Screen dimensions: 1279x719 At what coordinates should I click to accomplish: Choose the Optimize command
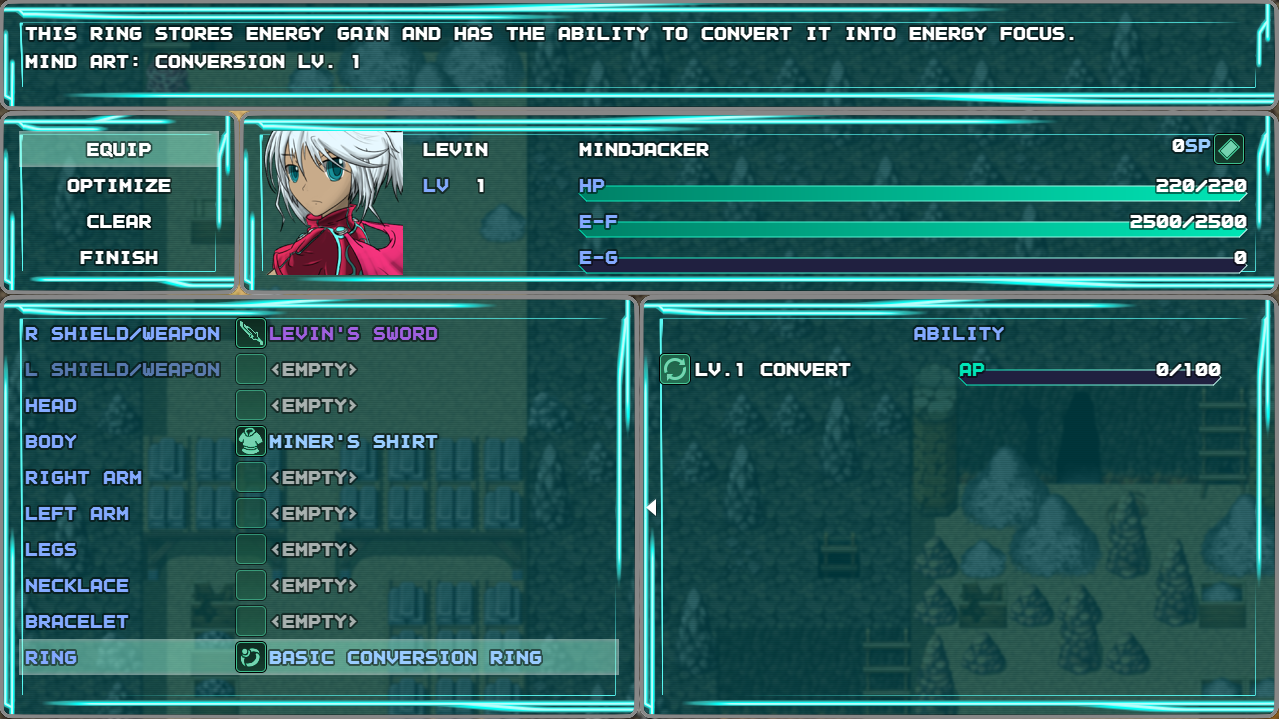[x=119, y=186]
